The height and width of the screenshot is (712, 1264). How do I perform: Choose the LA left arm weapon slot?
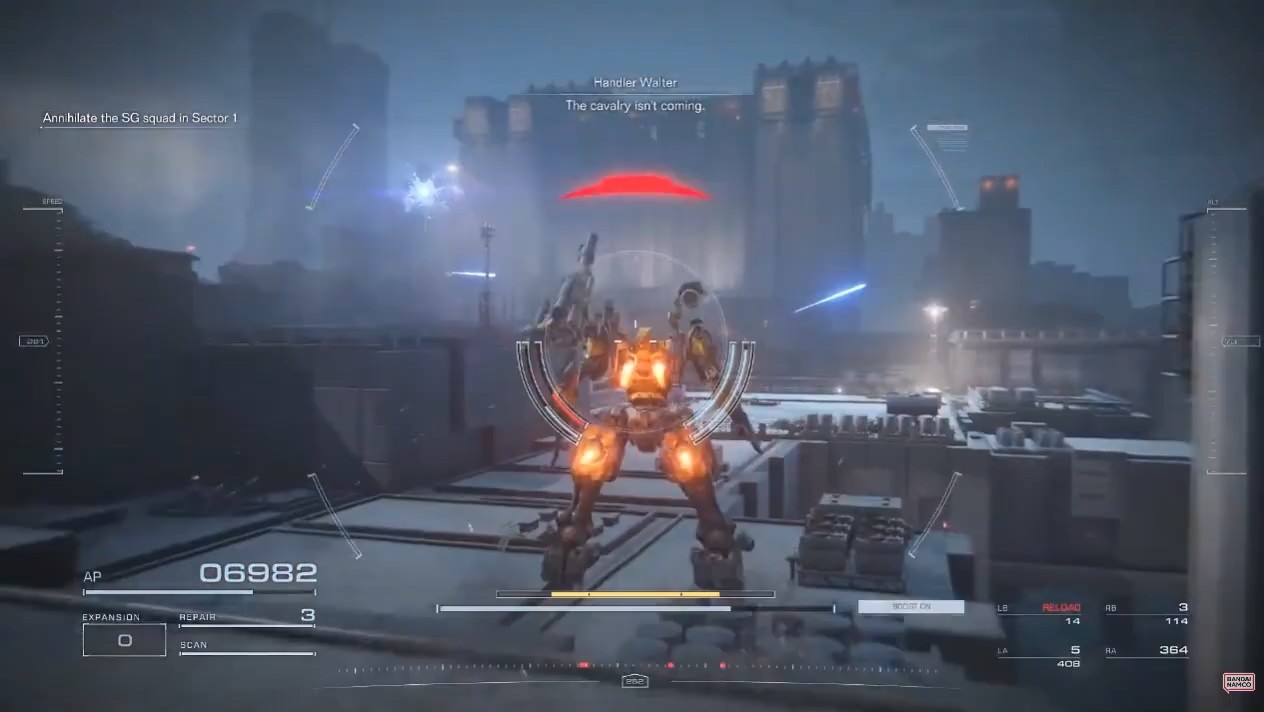pyautogui.click(x=1040, y=656)
